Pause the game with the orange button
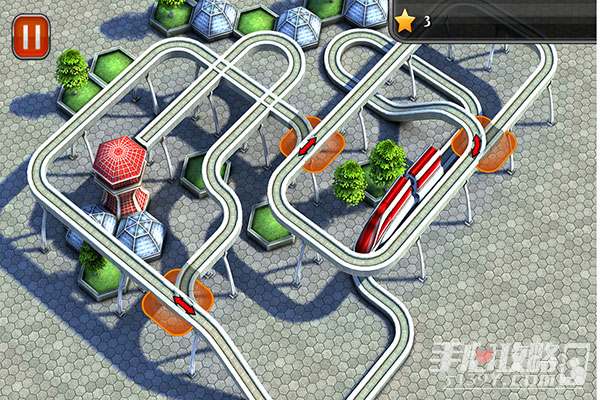This screenshot has height=400, width=600. 31,36
